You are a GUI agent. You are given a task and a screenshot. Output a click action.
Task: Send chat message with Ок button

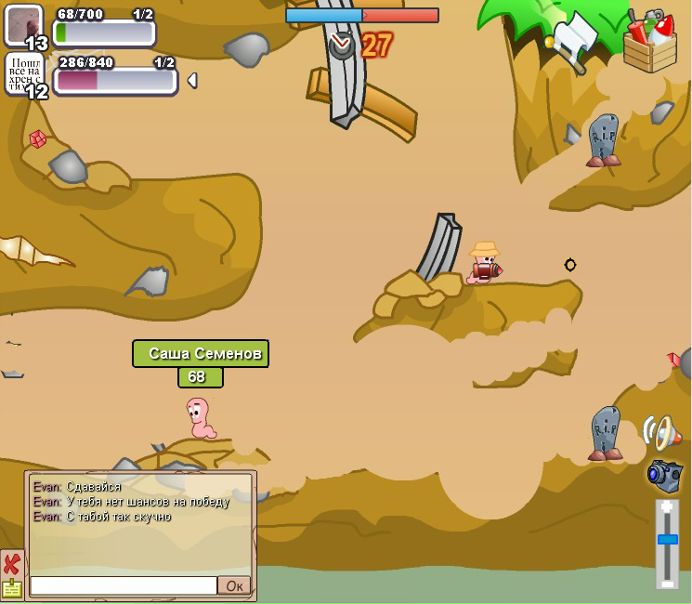pyautogui.click(x=234, y=586)
